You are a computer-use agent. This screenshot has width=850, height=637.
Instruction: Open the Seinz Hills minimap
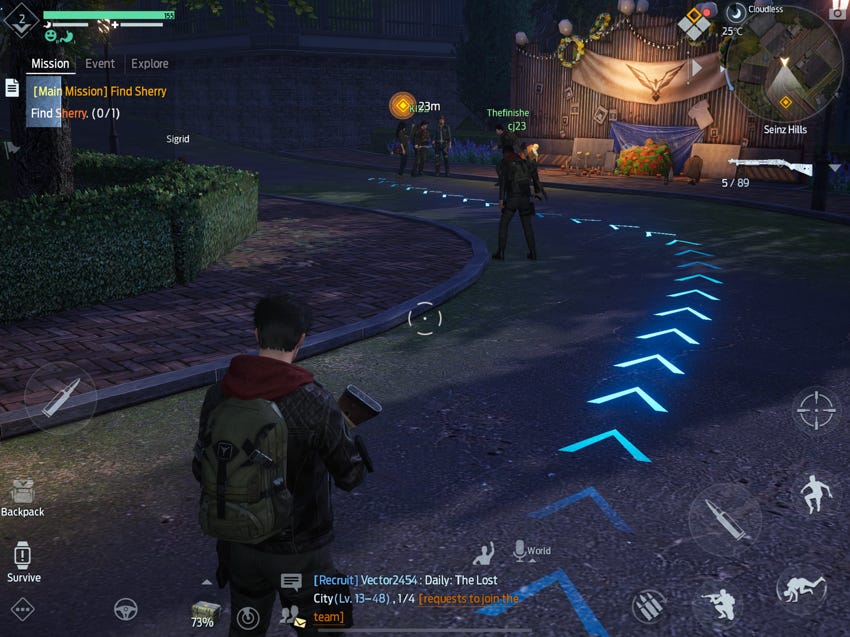pyautogui.click(x=783, y=64)
